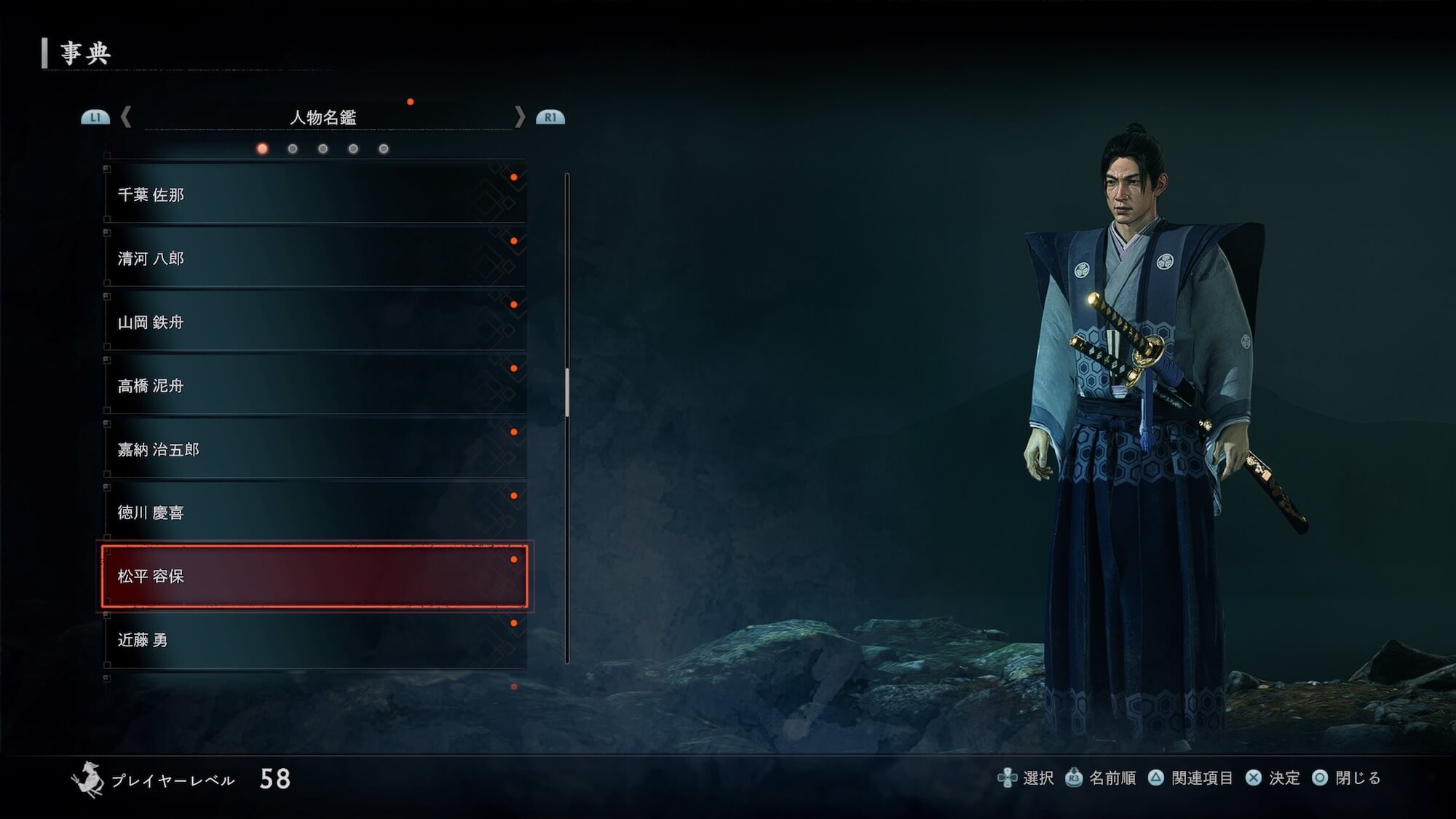This screenshot has width=1456, height=819.
Task: Go to the next category with right arrow
Action: point(519,116)
